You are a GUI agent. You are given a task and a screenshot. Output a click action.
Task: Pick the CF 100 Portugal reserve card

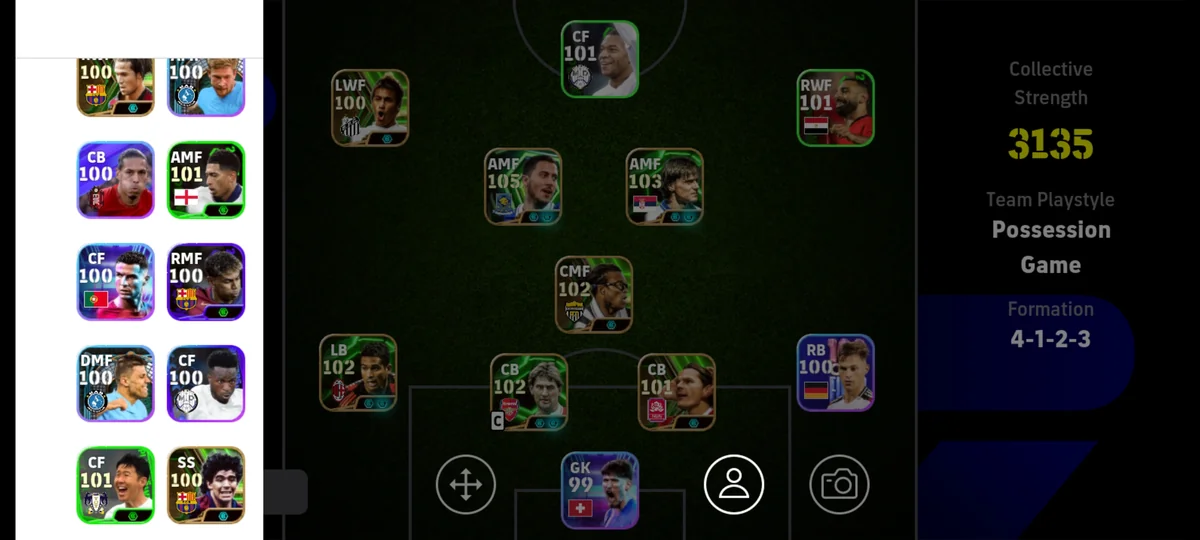116,282
